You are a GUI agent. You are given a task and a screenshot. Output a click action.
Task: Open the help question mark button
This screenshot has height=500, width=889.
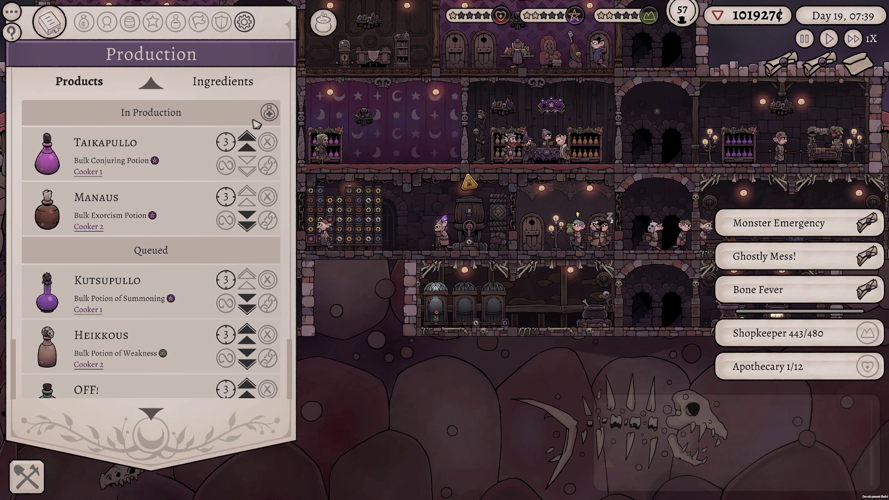tap(13, 32)
